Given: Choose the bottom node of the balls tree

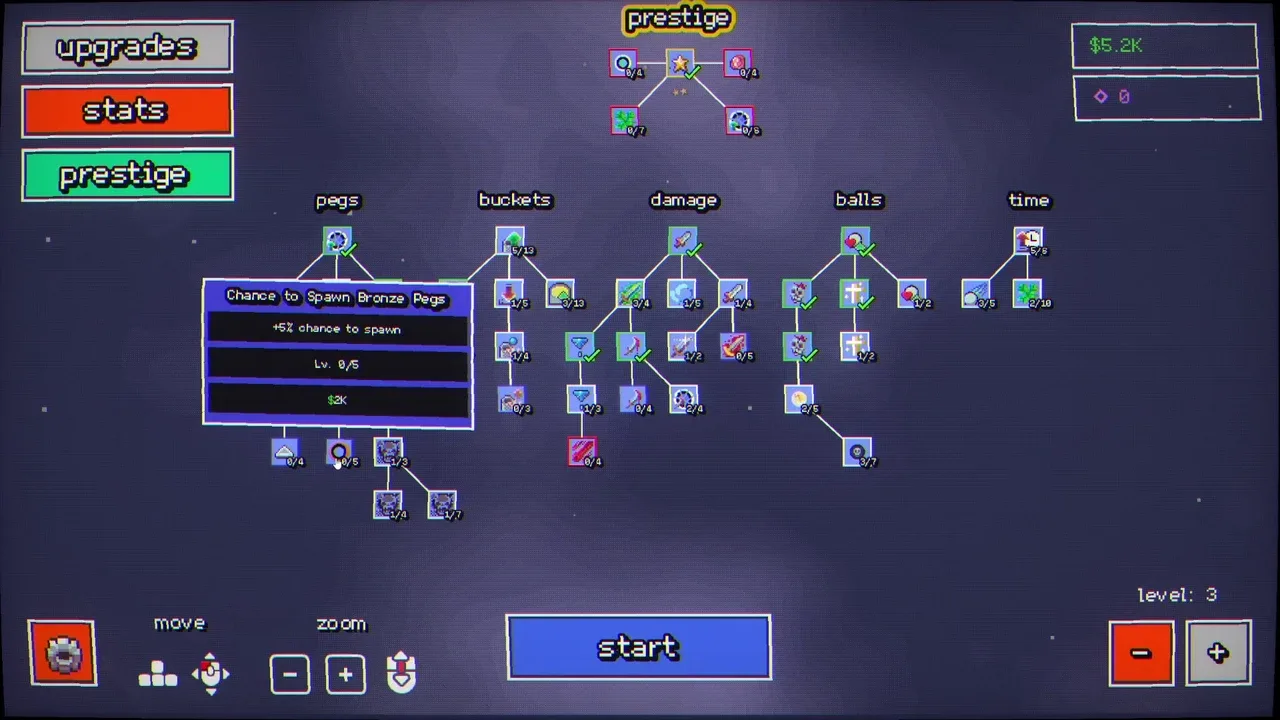Looking at the screenshot, I should pos(857,452).
